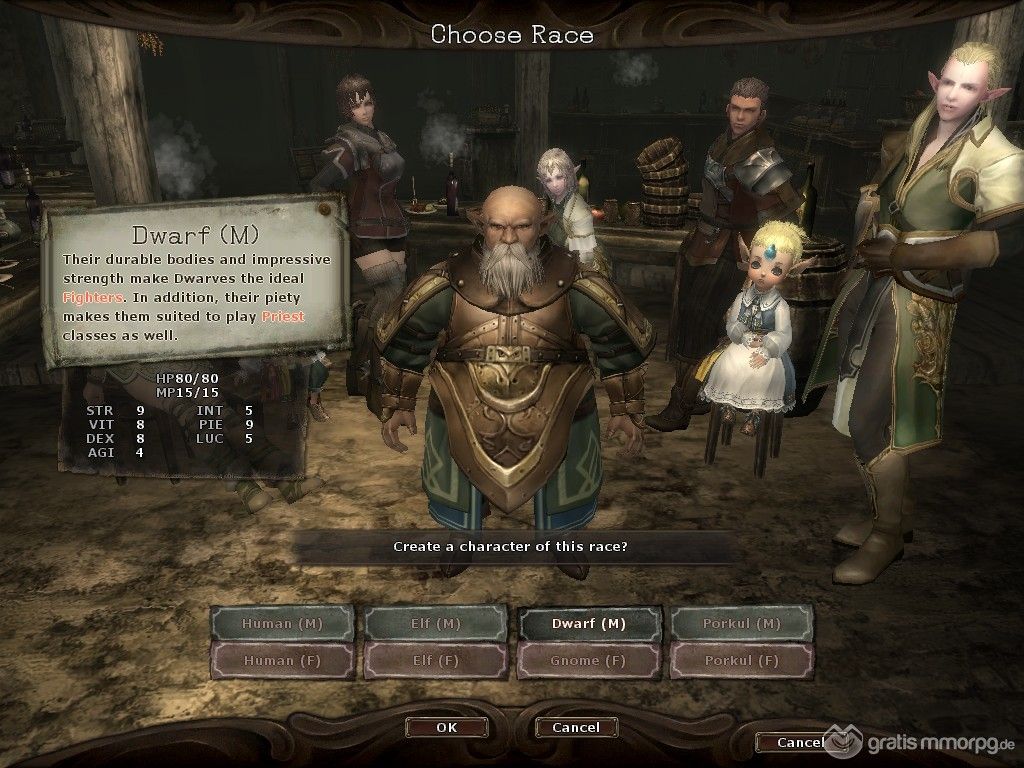Choose the Elf (M) race
The image size is (1024, 768).
[435, 624]
